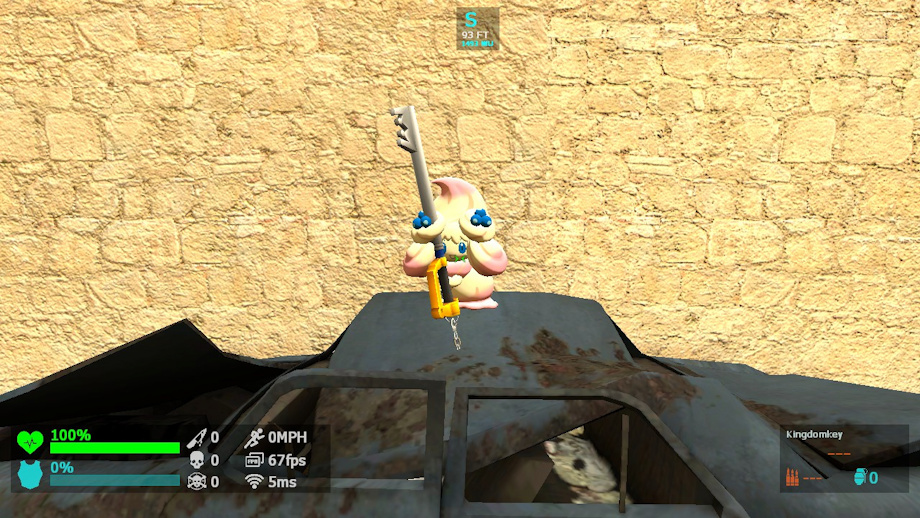920x518 pixels.
Task: Click the skull deaths icon
Action: click(x=196, y=460)
